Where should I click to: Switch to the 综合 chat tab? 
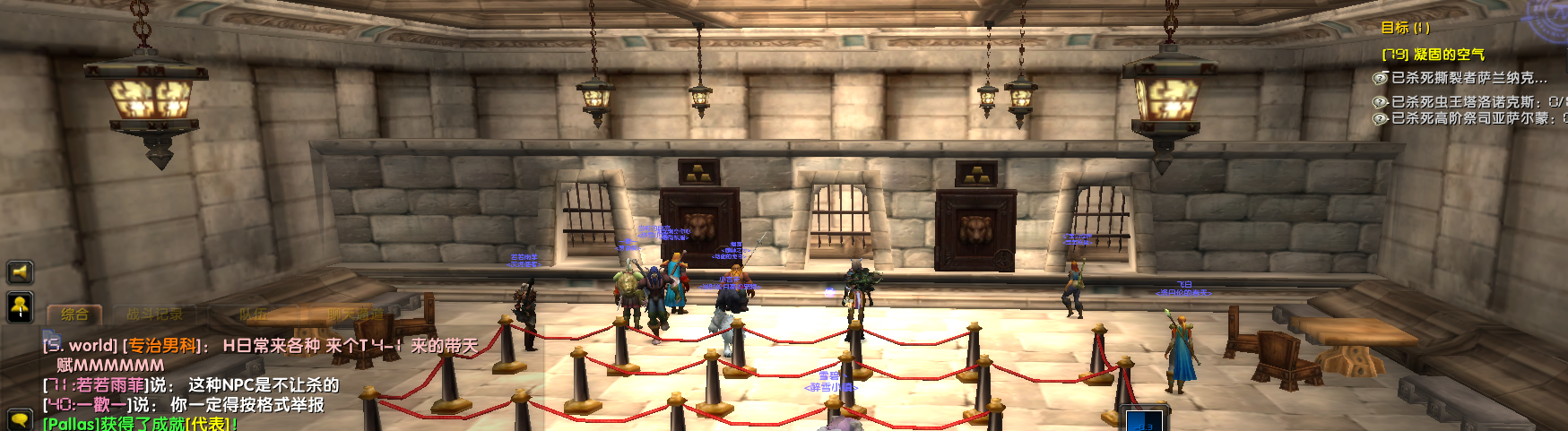click(x=74, y=315)
